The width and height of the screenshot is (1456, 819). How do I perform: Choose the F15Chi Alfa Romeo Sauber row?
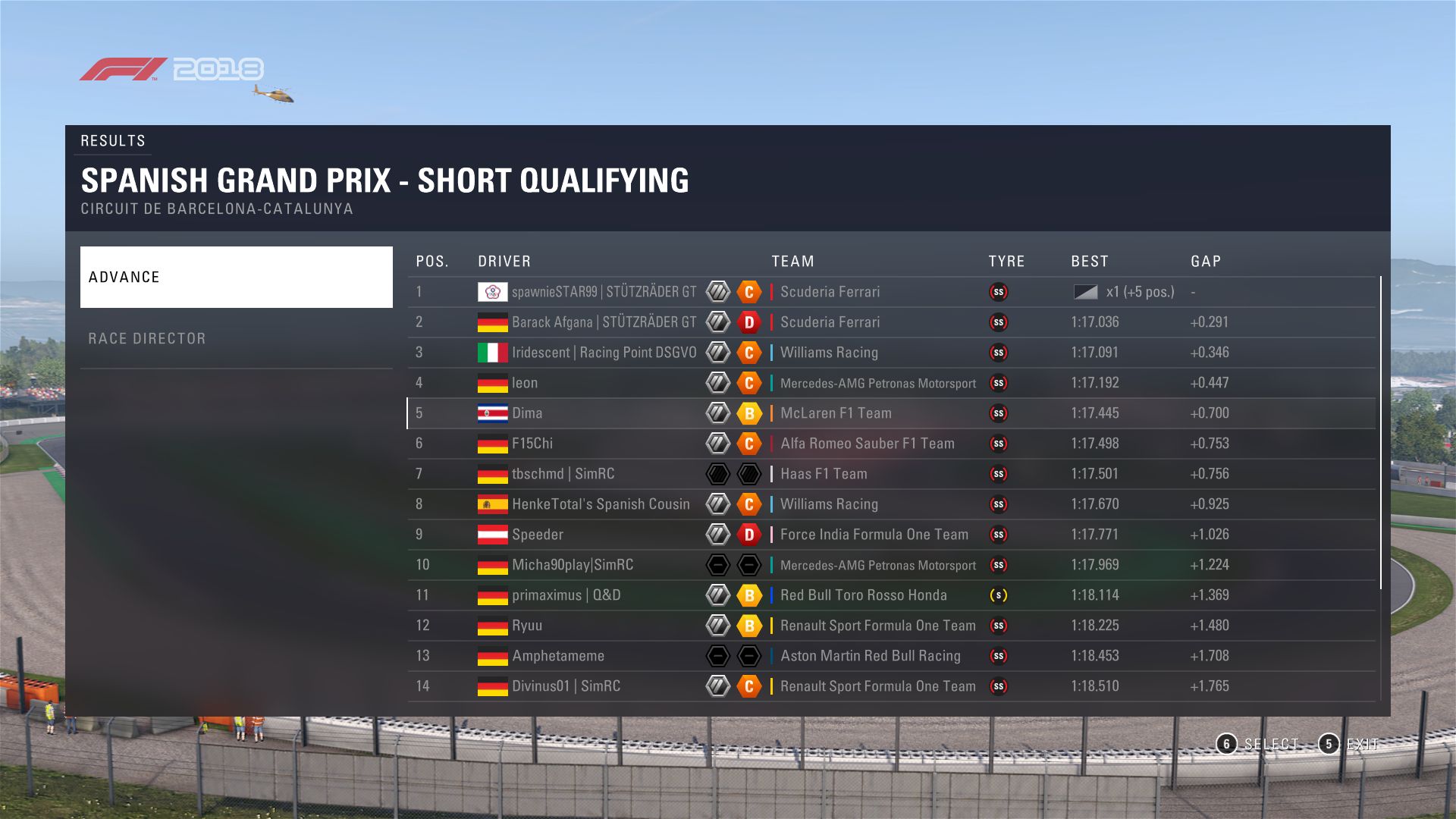pyautogui.click(x=891, y=444)
